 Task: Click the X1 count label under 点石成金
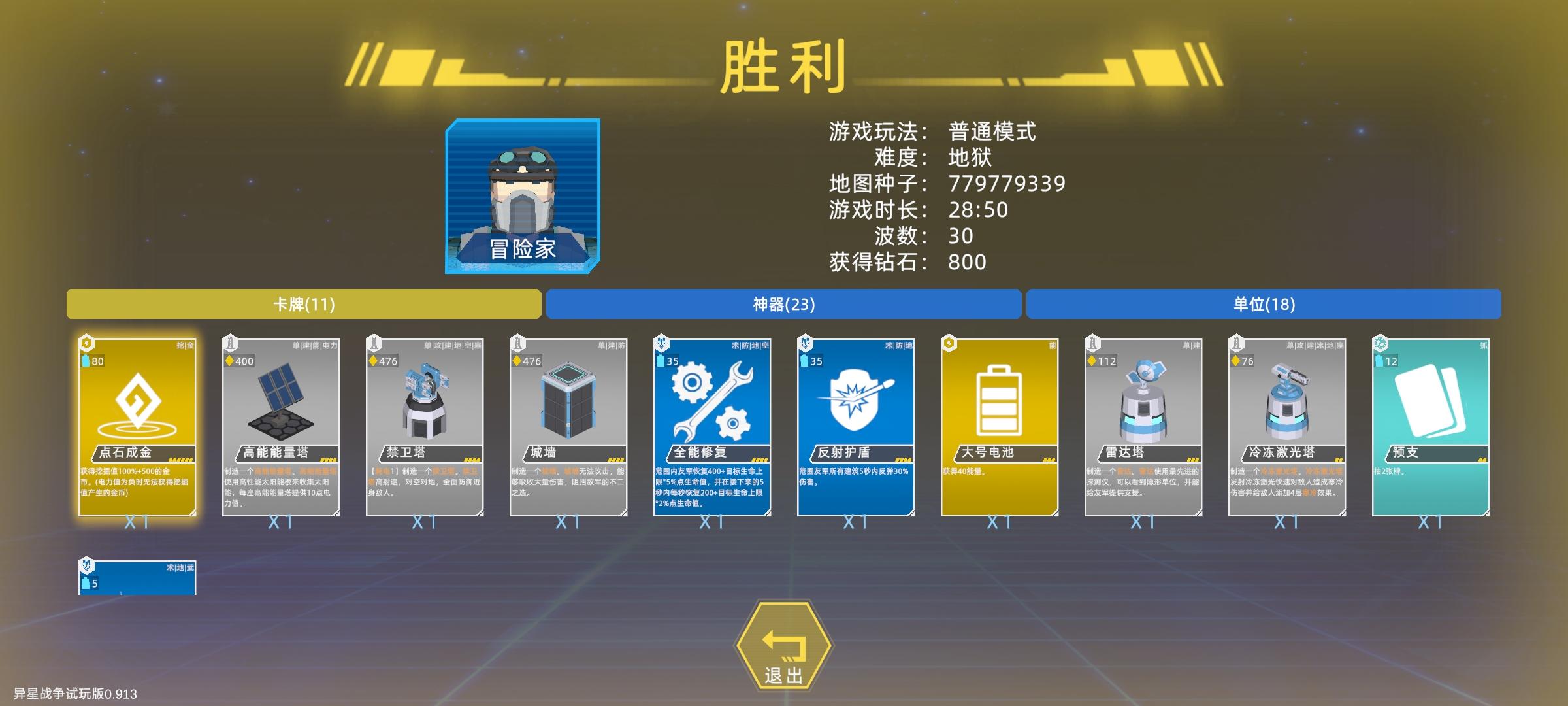pyautogui.click(x=137, y=523)
